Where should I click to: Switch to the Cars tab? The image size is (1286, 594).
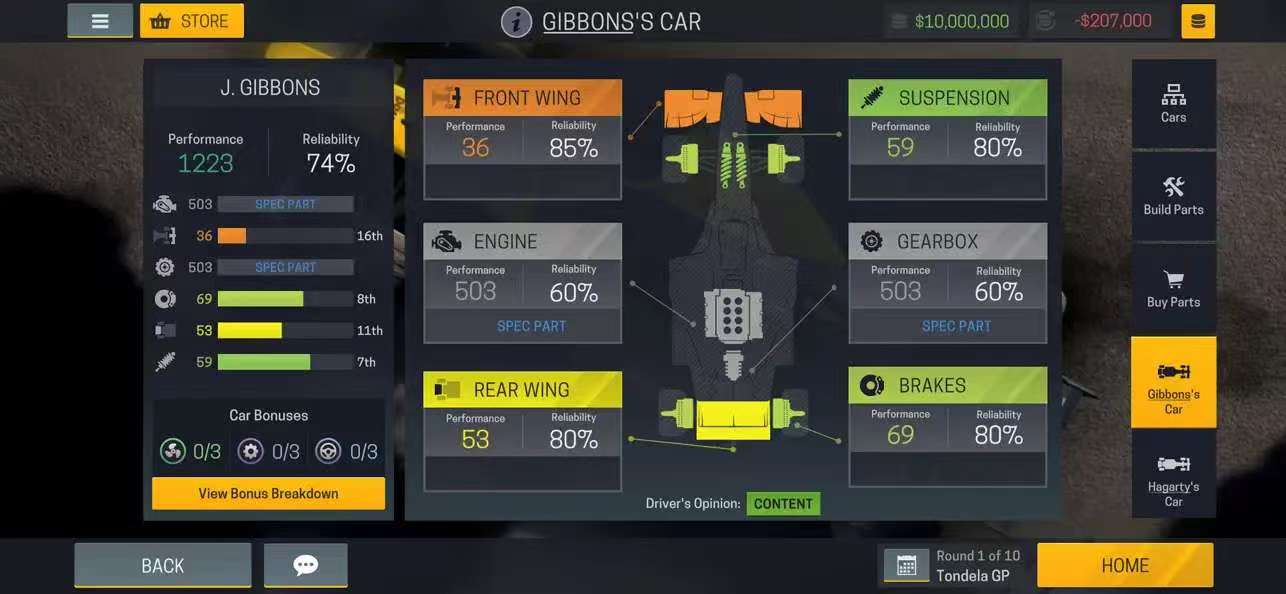1173,104
